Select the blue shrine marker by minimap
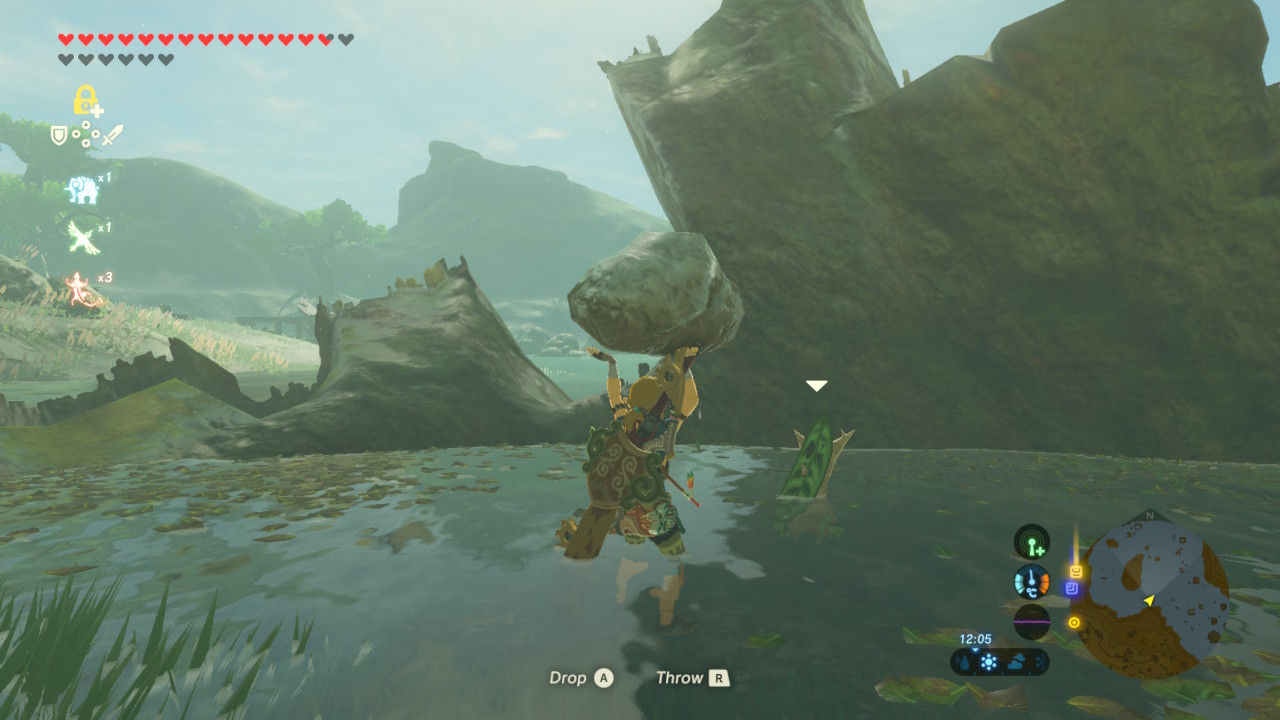The width and height of the screenshot is (1280, 720). click(x=1072, y=589)
